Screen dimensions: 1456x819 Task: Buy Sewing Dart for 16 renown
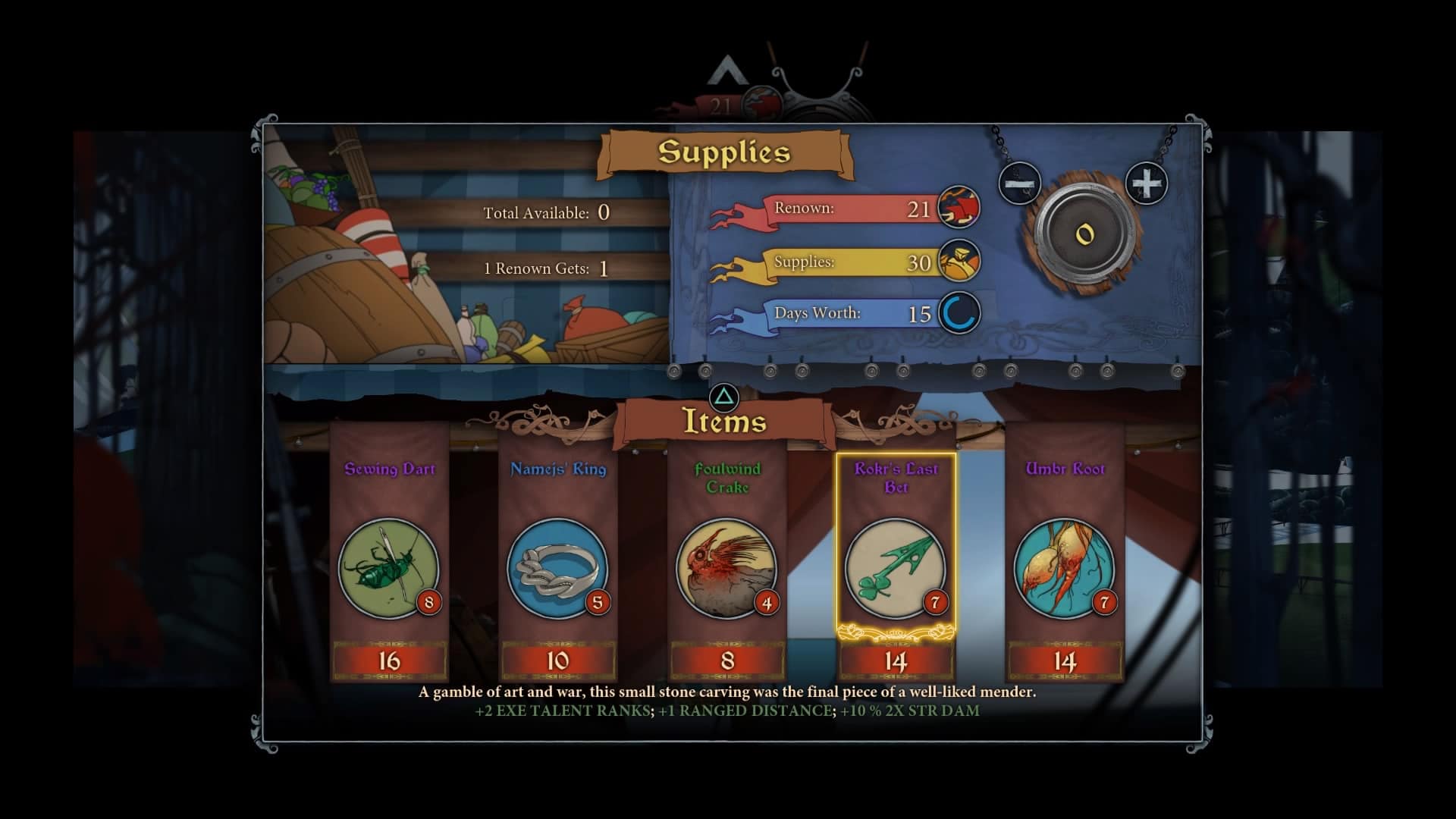click(389, 661)
